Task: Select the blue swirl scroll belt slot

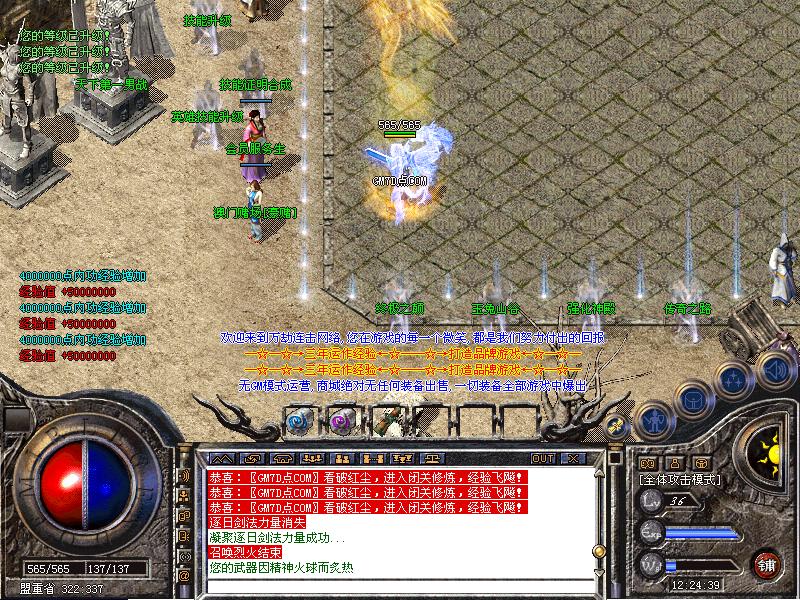Action: point(299,422)
